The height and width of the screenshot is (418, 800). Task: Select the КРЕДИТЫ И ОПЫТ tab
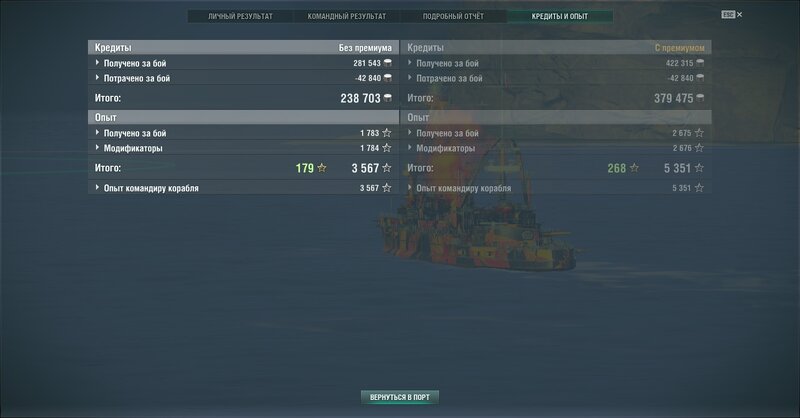pos(559,17)
